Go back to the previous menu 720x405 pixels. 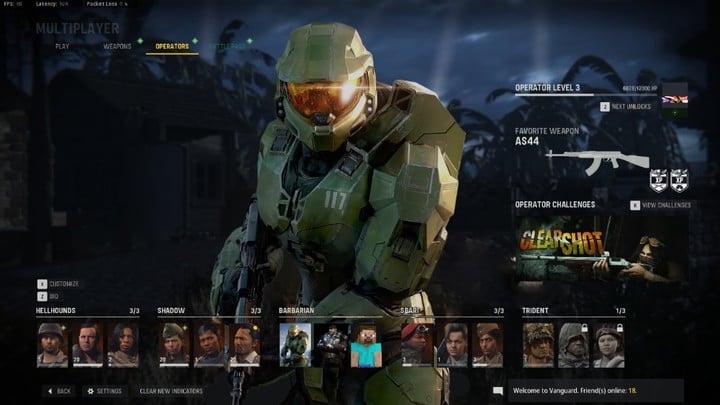point(58,391)
